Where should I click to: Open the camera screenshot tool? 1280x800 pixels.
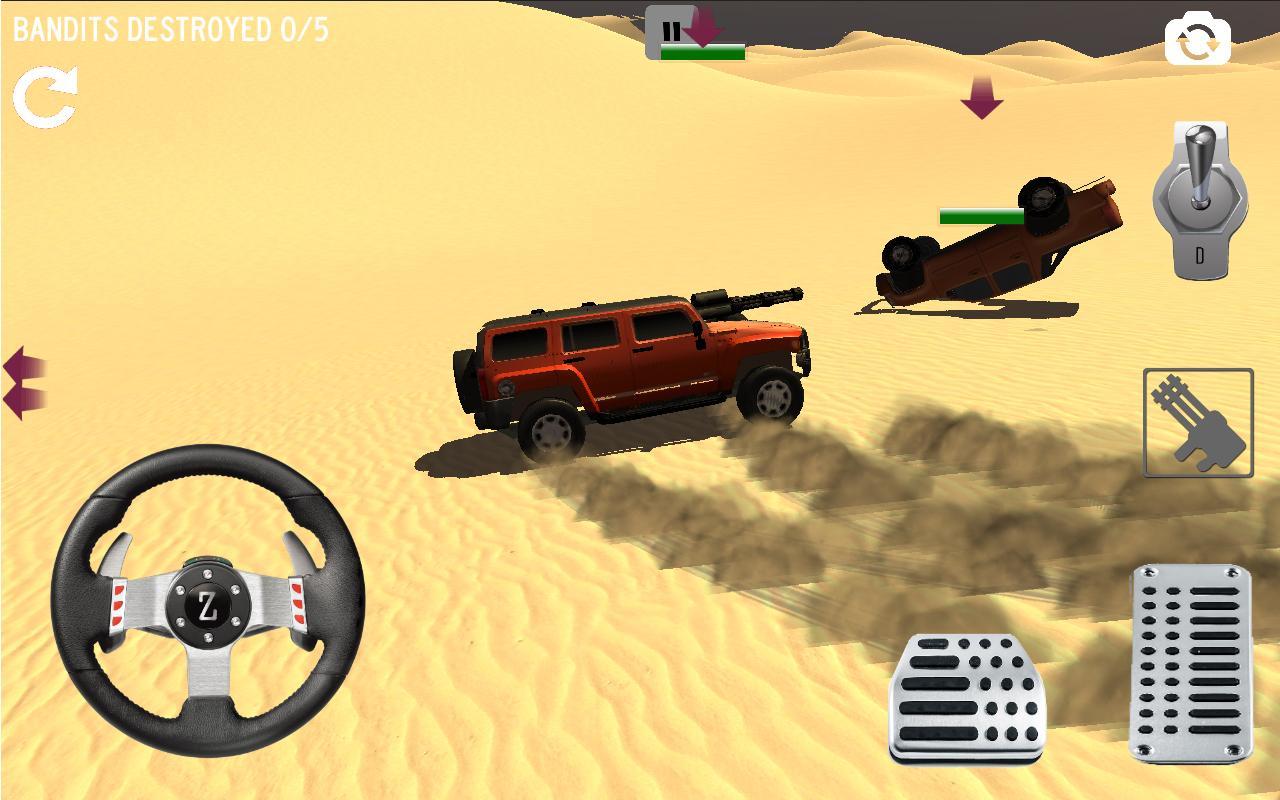click(x=1196, y=38)
